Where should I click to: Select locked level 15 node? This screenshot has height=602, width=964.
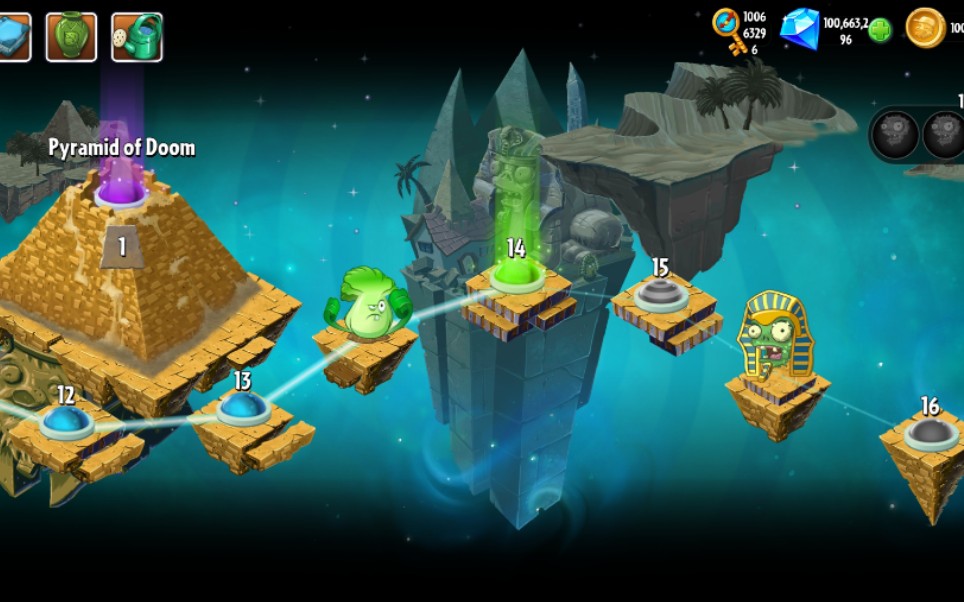pyautogui.click(x=660, y=294)
